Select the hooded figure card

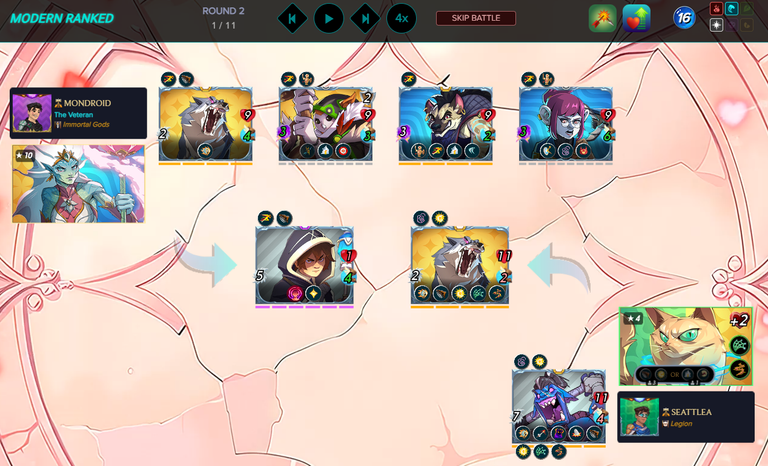(x=304, y=265)
